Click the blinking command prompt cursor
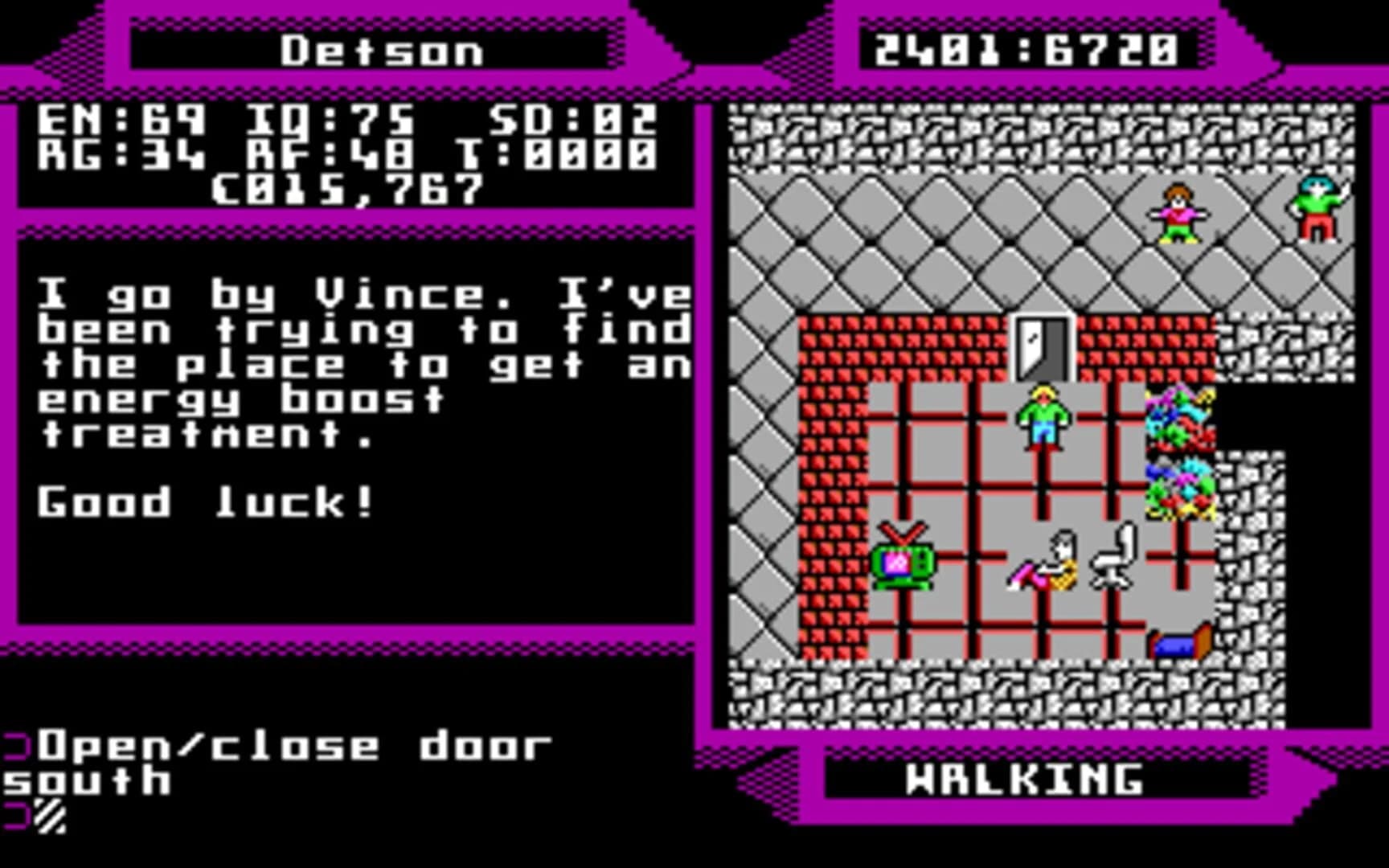This screenshot has width=1389, height=868. coord(48,816)
